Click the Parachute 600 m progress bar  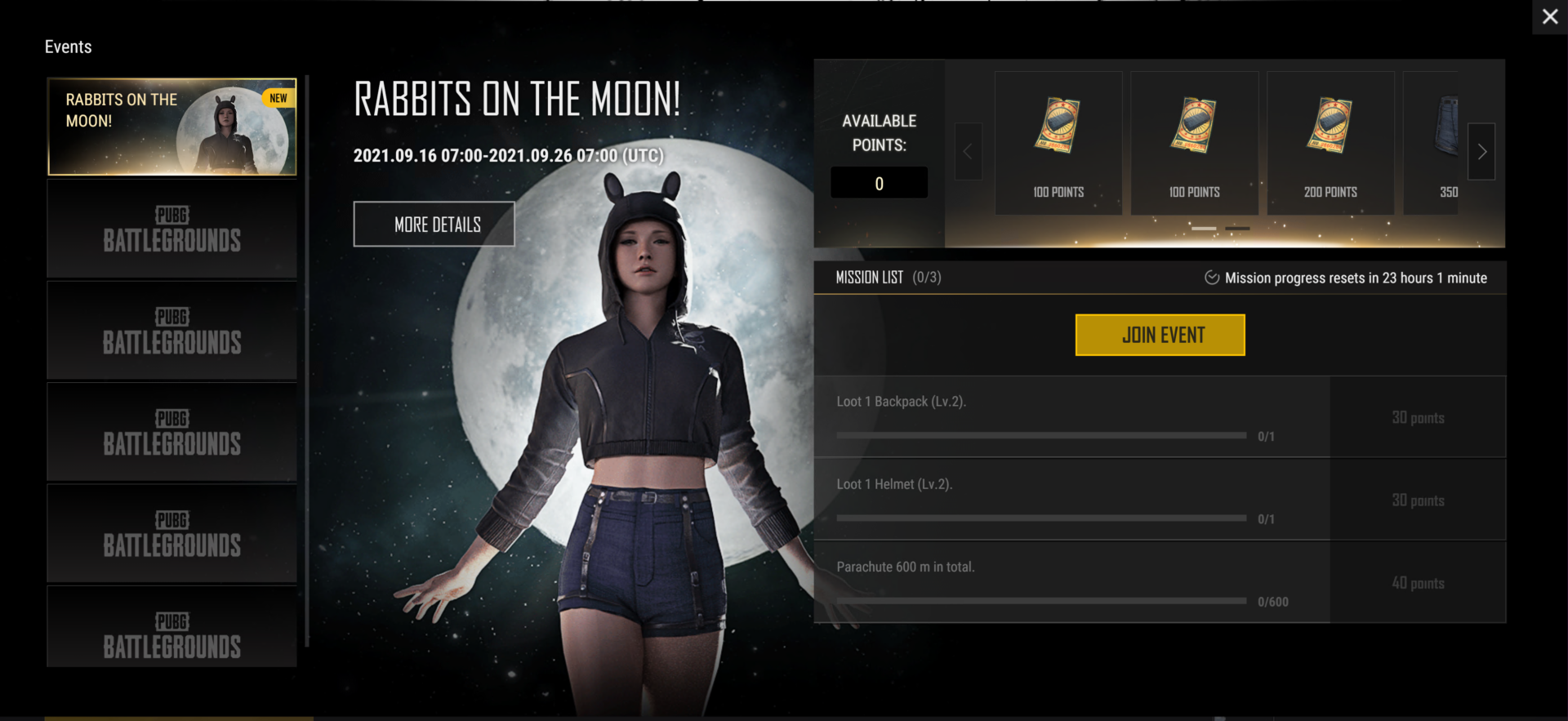pos(1041,600)
